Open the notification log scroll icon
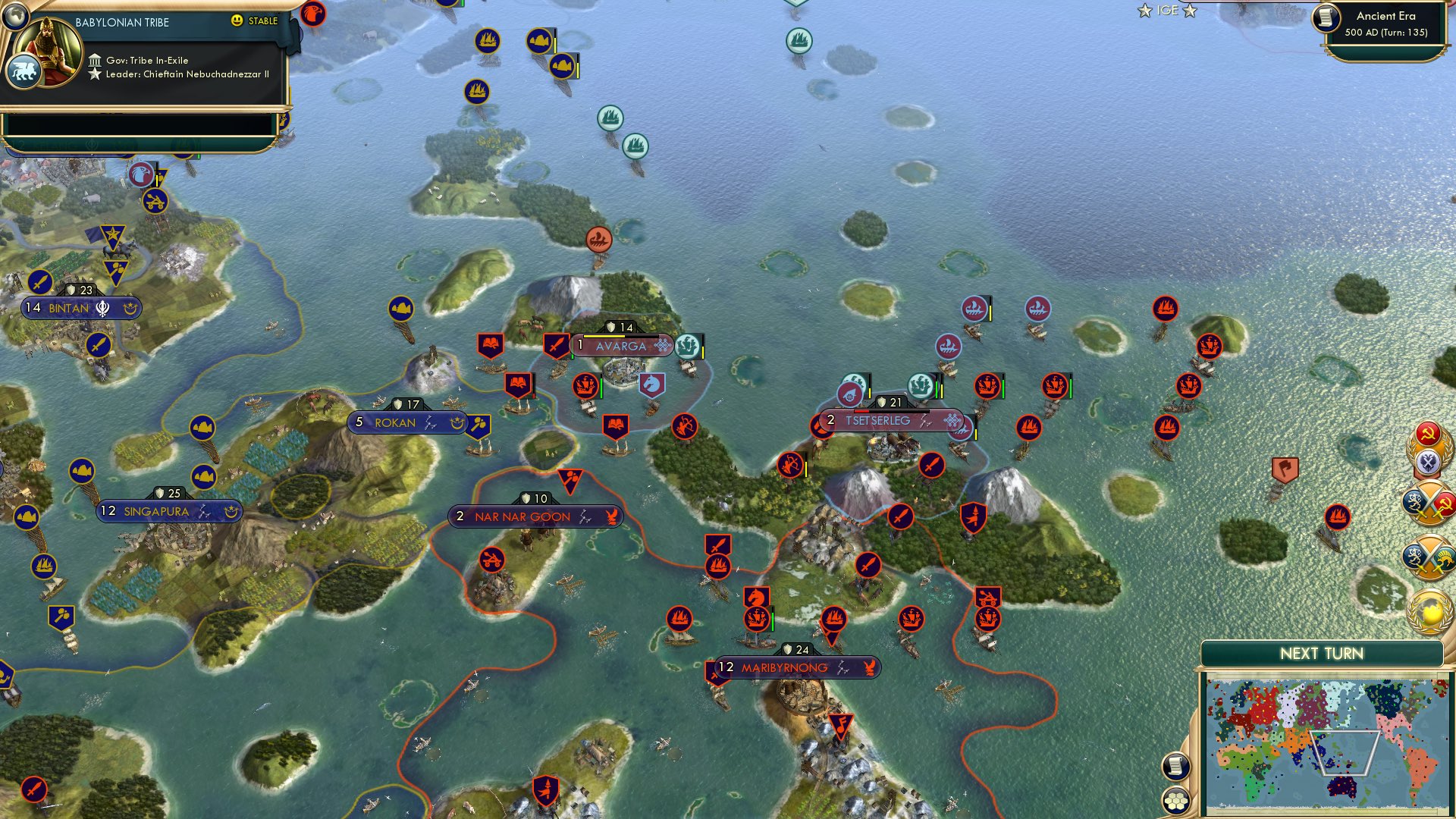The image size is (1456, 819). (1176, 765)
